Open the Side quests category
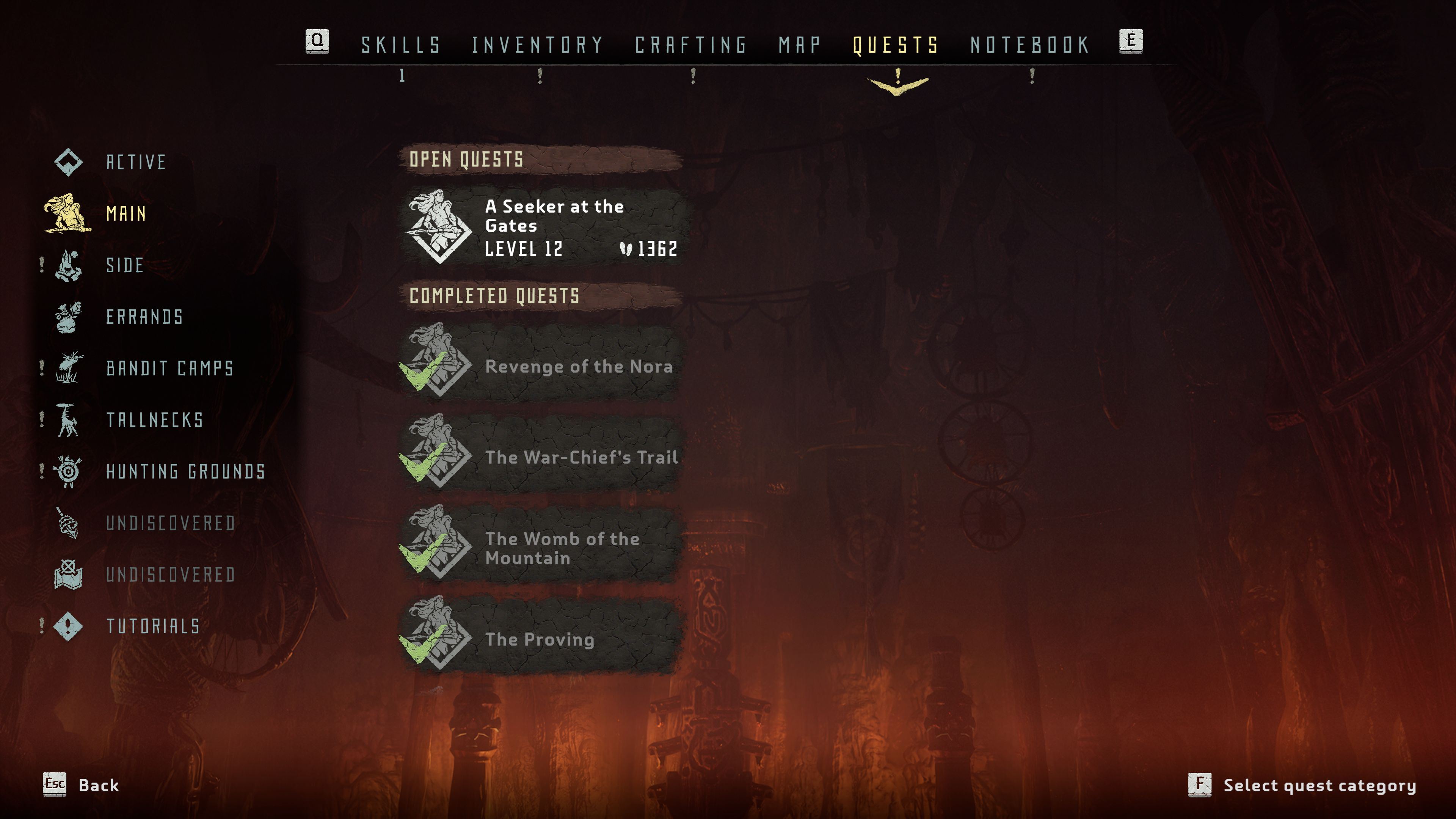This screenshot has width=1456, height=819. pyautogui.click(x=125, y=265)
